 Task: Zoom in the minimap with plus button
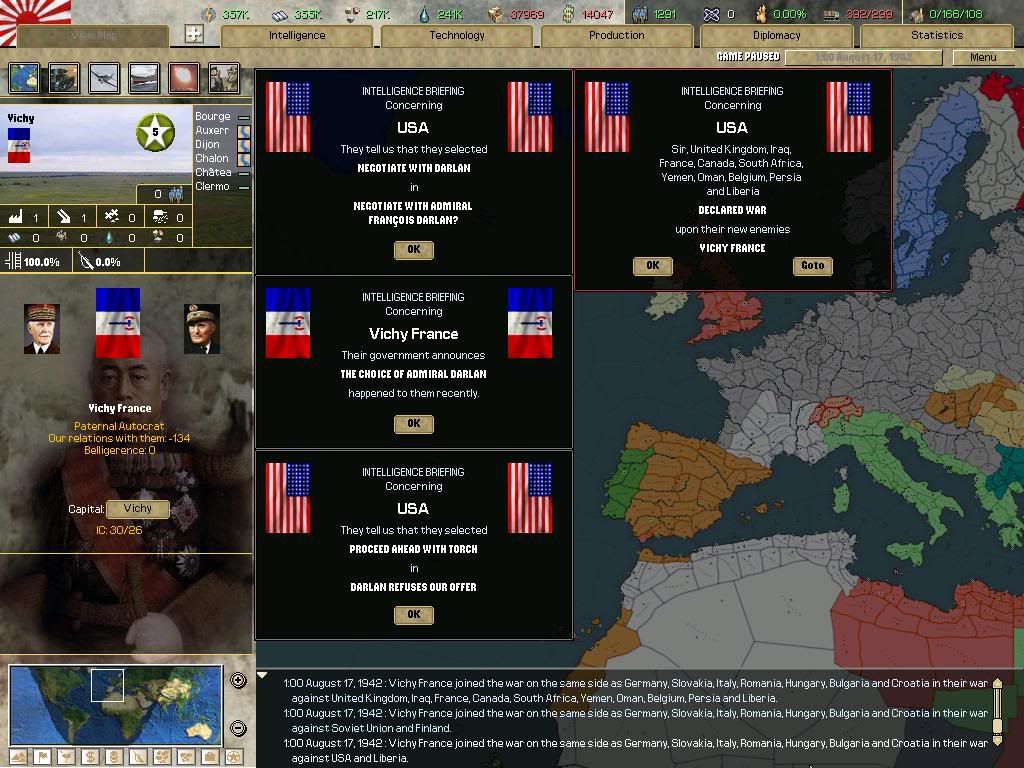pyautogui.click(x=239, y=681)
